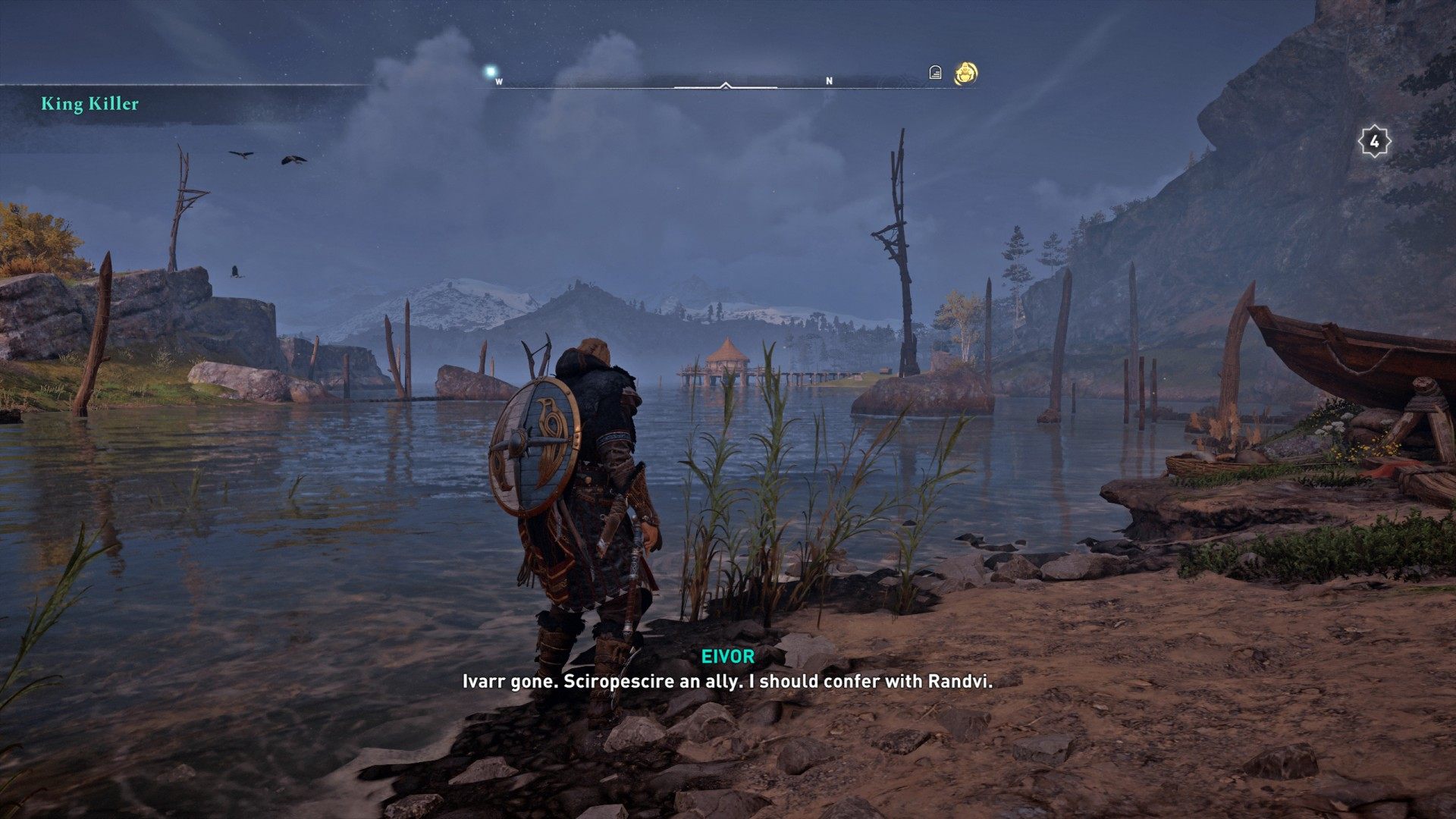The height and width of the screenshot is (819, 1456).
Task: Click the glowing blue marker on the compass
Action: (491, 72)
